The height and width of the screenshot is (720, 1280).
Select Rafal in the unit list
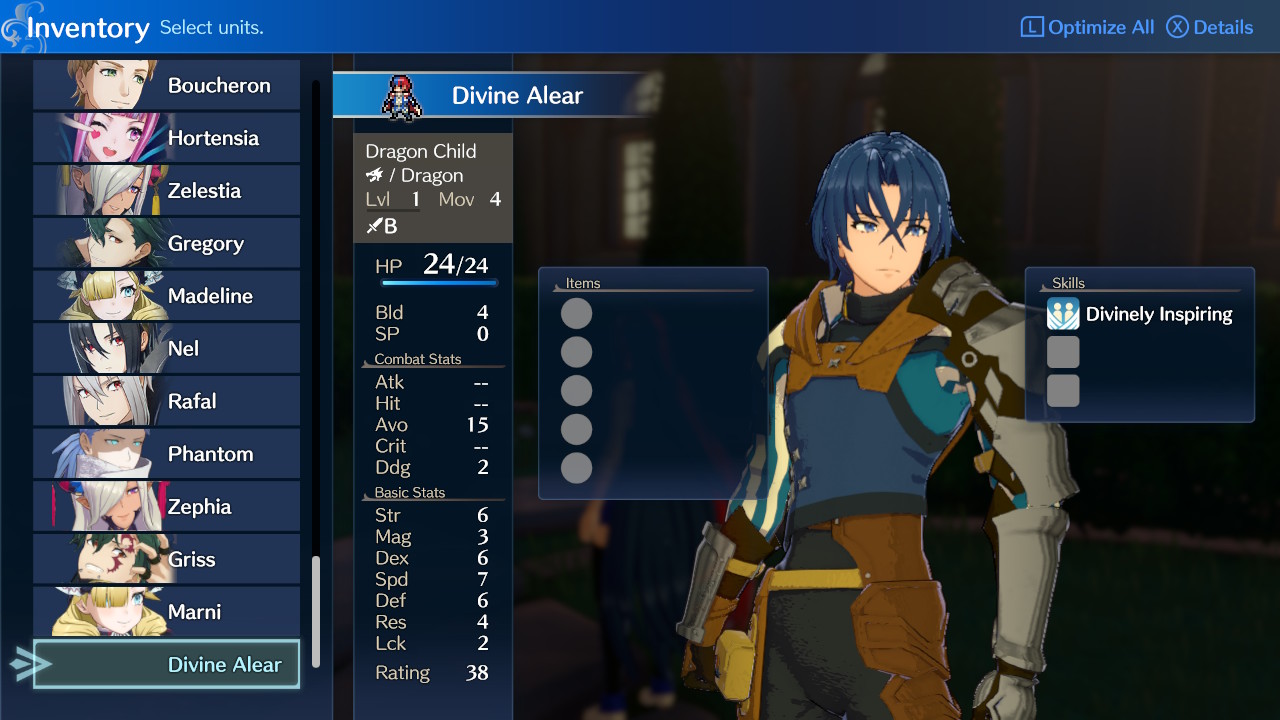[x=166, y=401]
